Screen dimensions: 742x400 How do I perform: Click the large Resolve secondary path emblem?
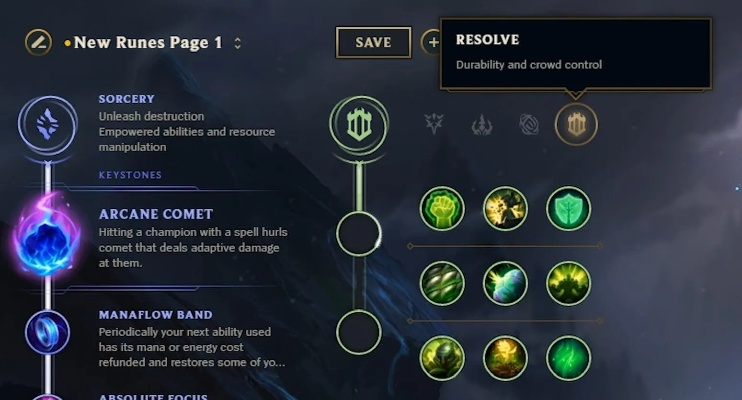click(359, 124)
